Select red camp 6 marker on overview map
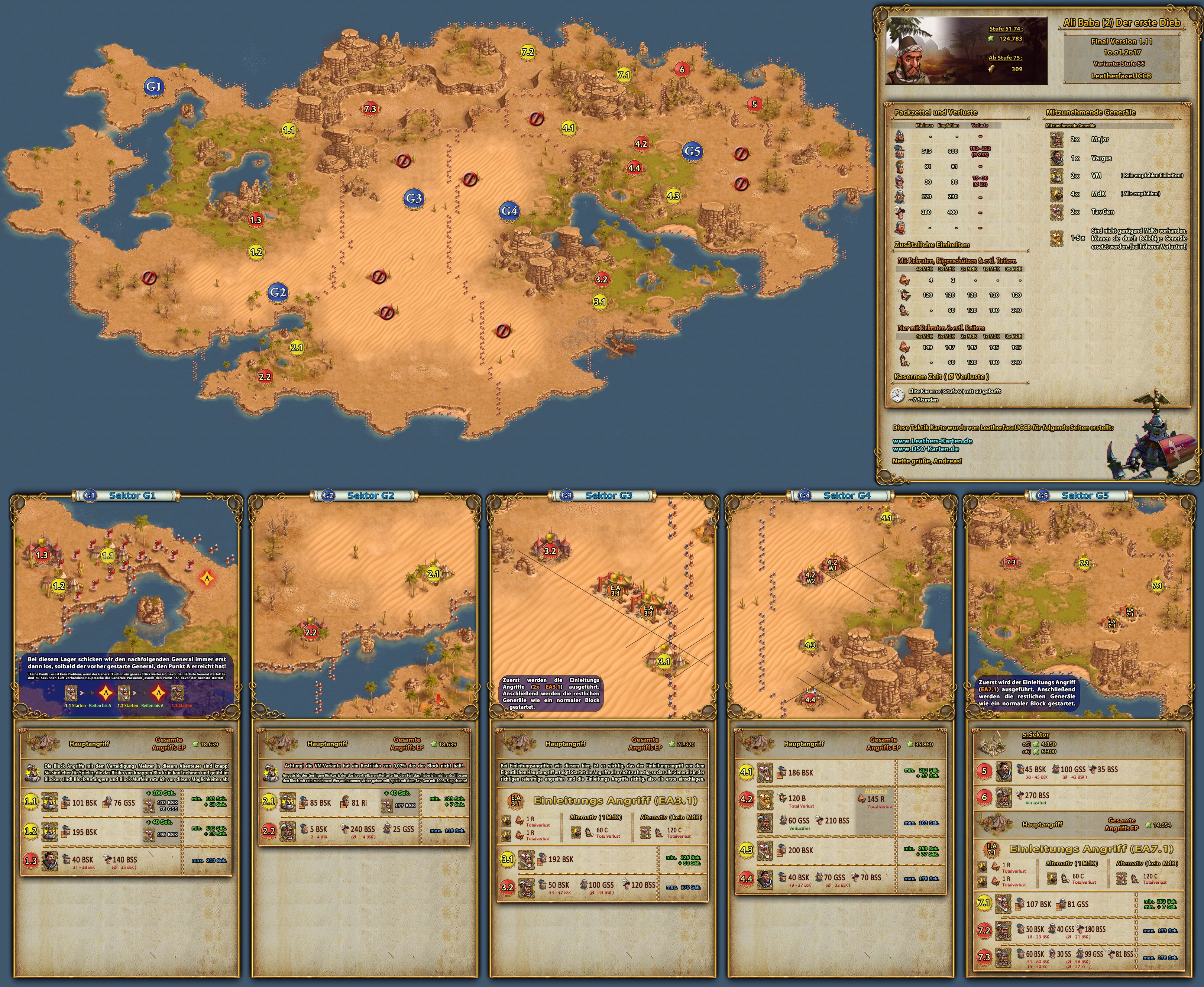 [x=682, y=69]
